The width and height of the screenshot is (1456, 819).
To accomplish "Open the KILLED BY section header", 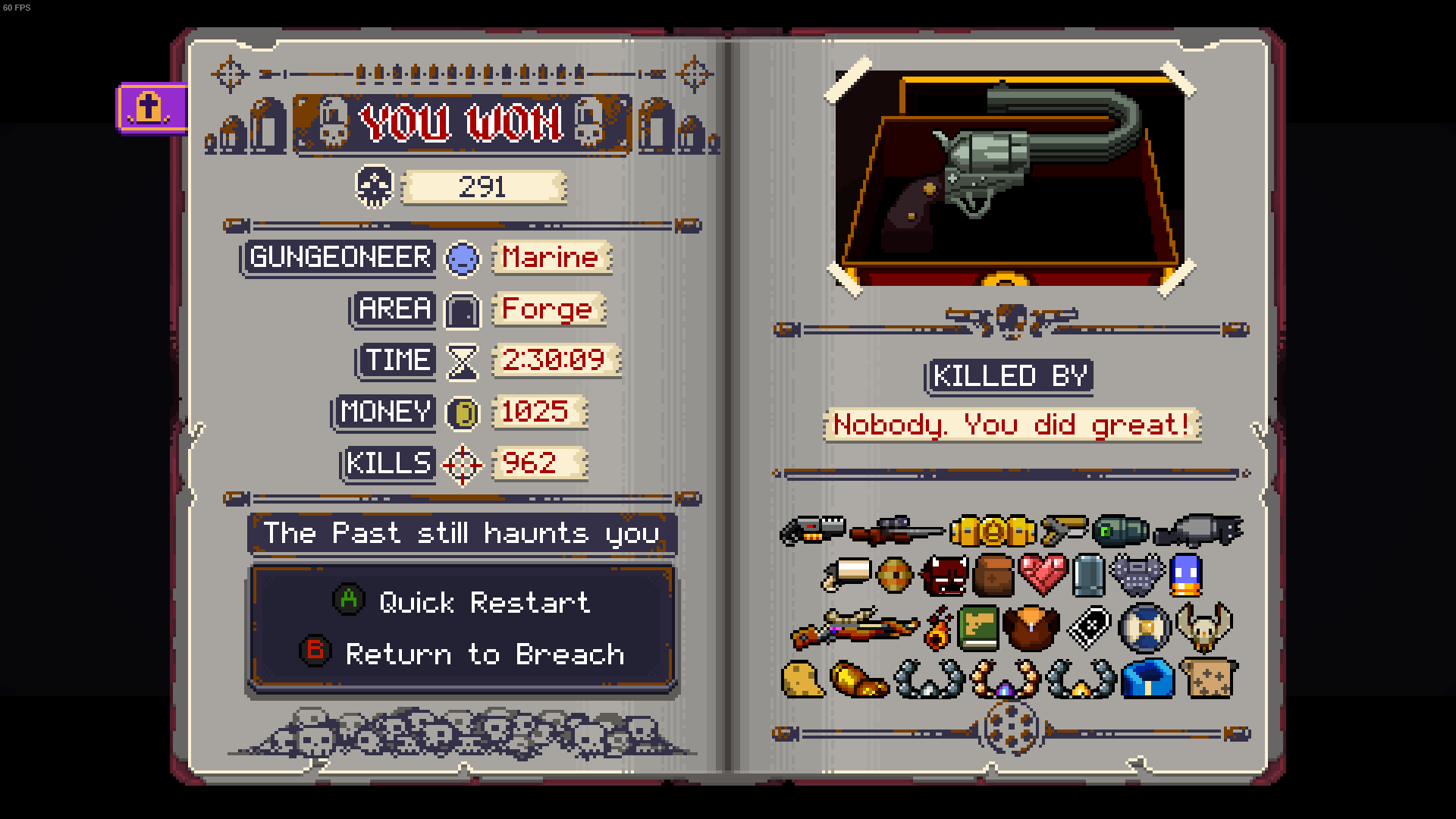I will [x=1009, y=375].
